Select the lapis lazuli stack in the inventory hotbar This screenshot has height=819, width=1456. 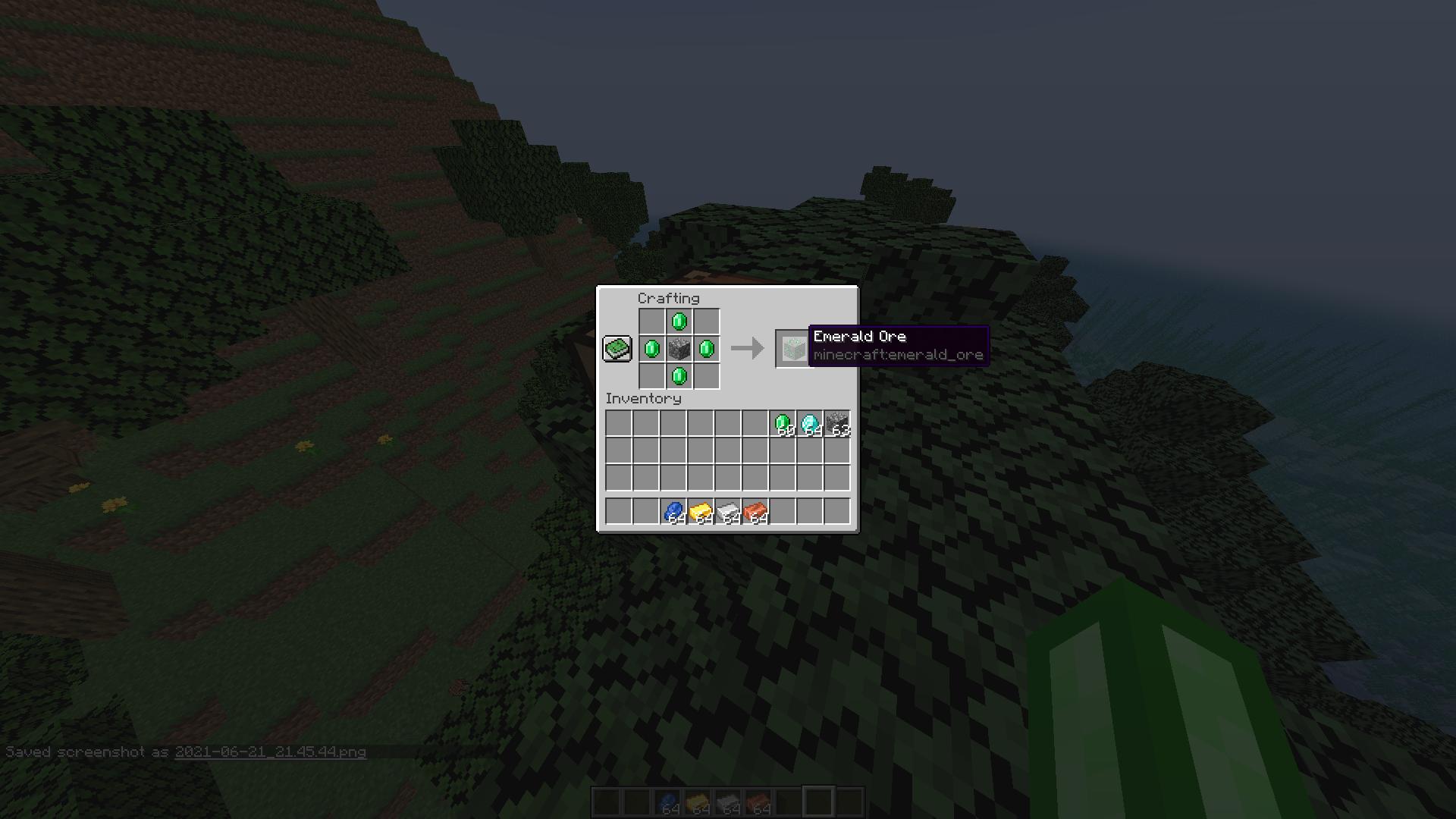pyautogui.click(x=675, y=511)
